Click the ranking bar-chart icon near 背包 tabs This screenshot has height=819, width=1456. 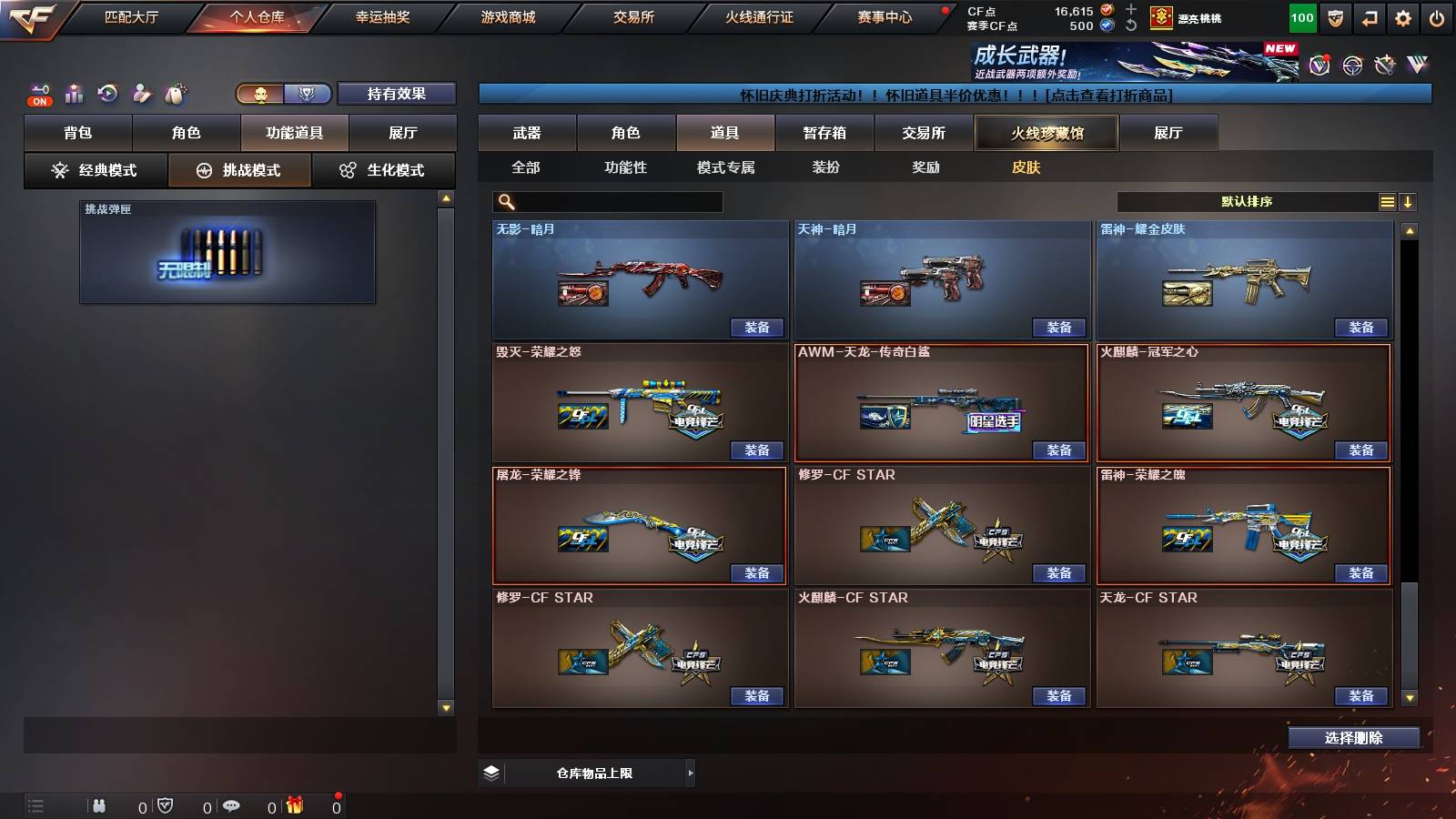pyautogui.click(x=73, y=91)
